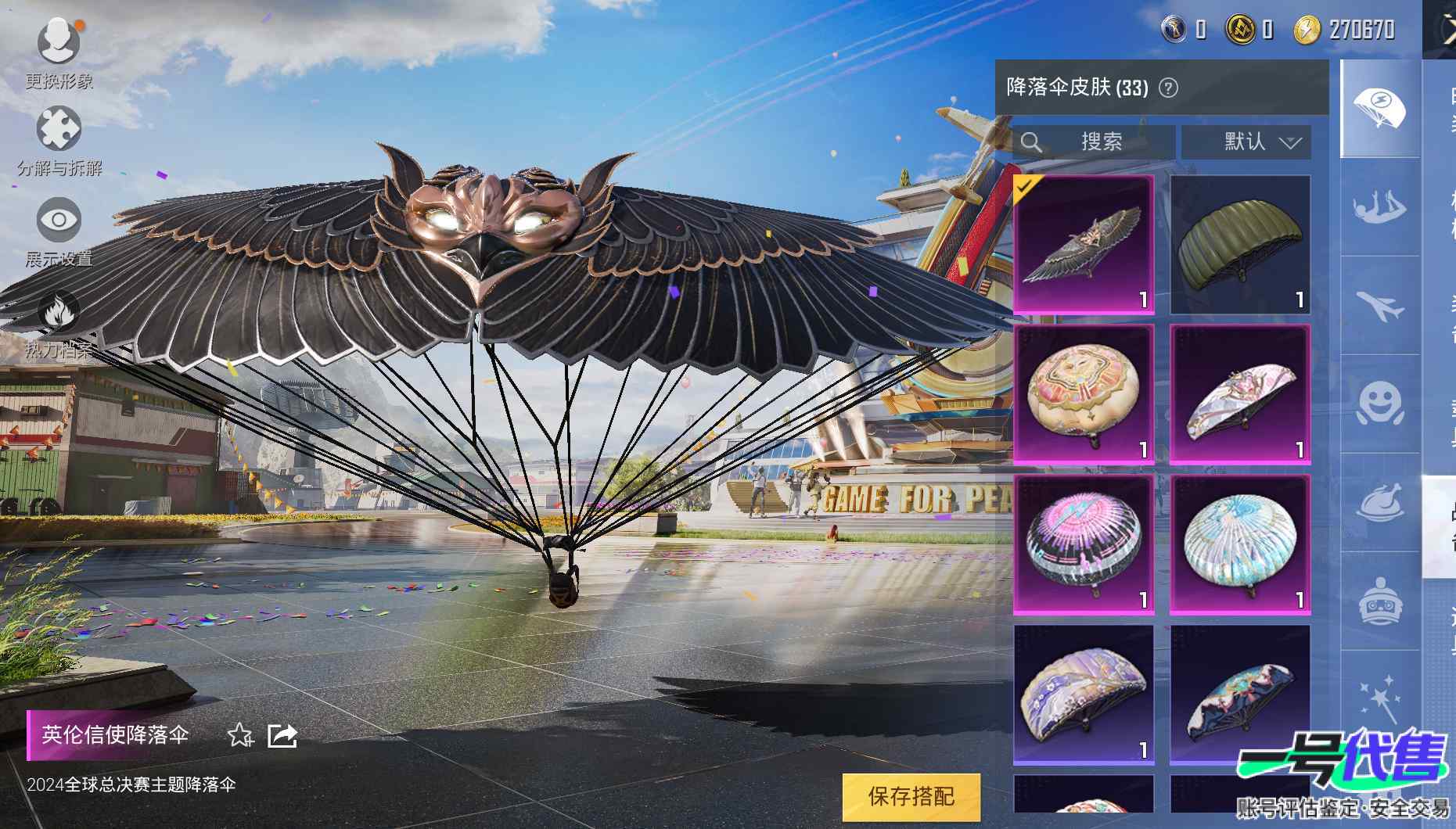Image resolution: width=1456 pixels, height=829 pixels.
Task: Save the outfit with 保存搭配
Action: pos(911,797)
